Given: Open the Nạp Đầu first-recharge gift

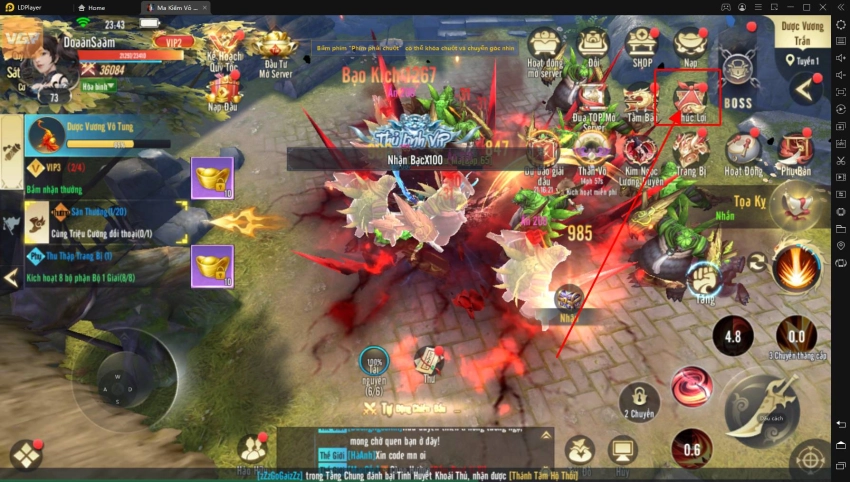Looking at the screenshot, I should point(224,92).
